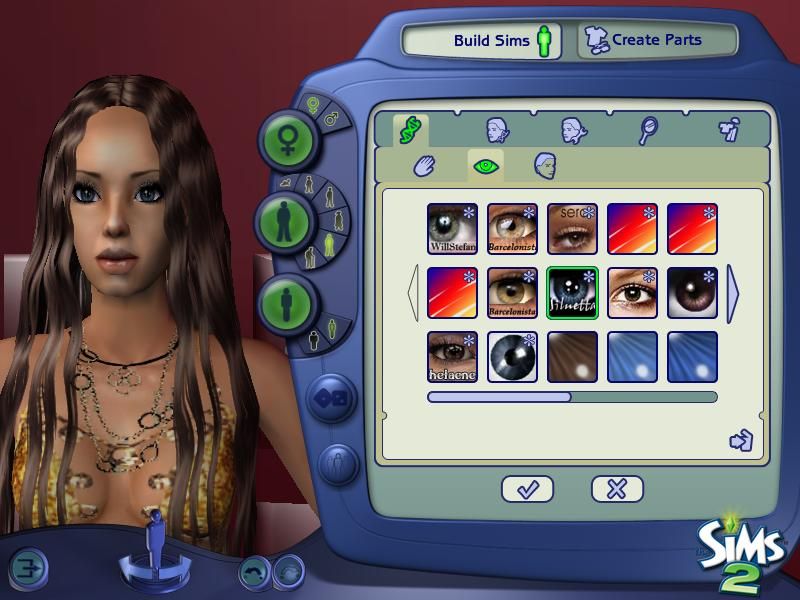Viewport: 800px width, 600px height.
Task: Click the arrow-into-box button in panel corner
Action: pos(741,440)
